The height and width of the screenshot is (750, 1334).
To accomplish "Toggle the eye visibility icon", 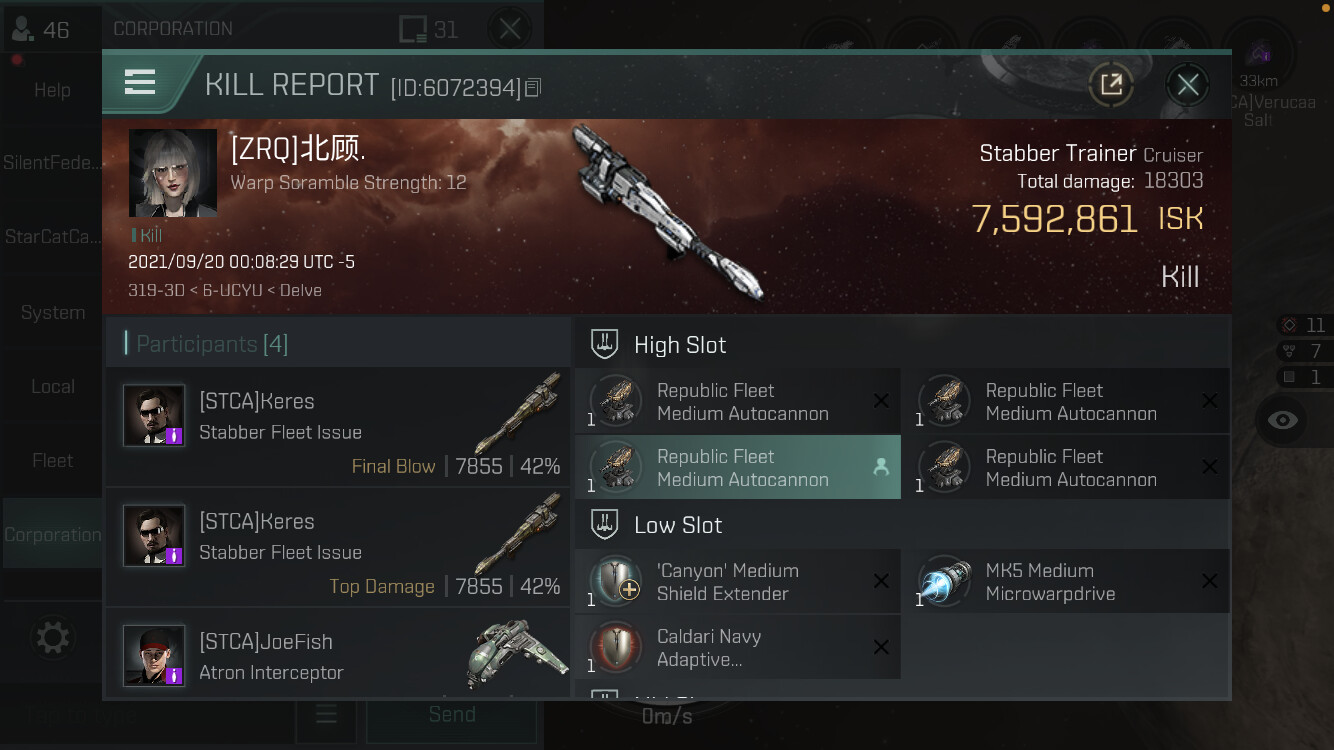I will (x=1282, y=420).
